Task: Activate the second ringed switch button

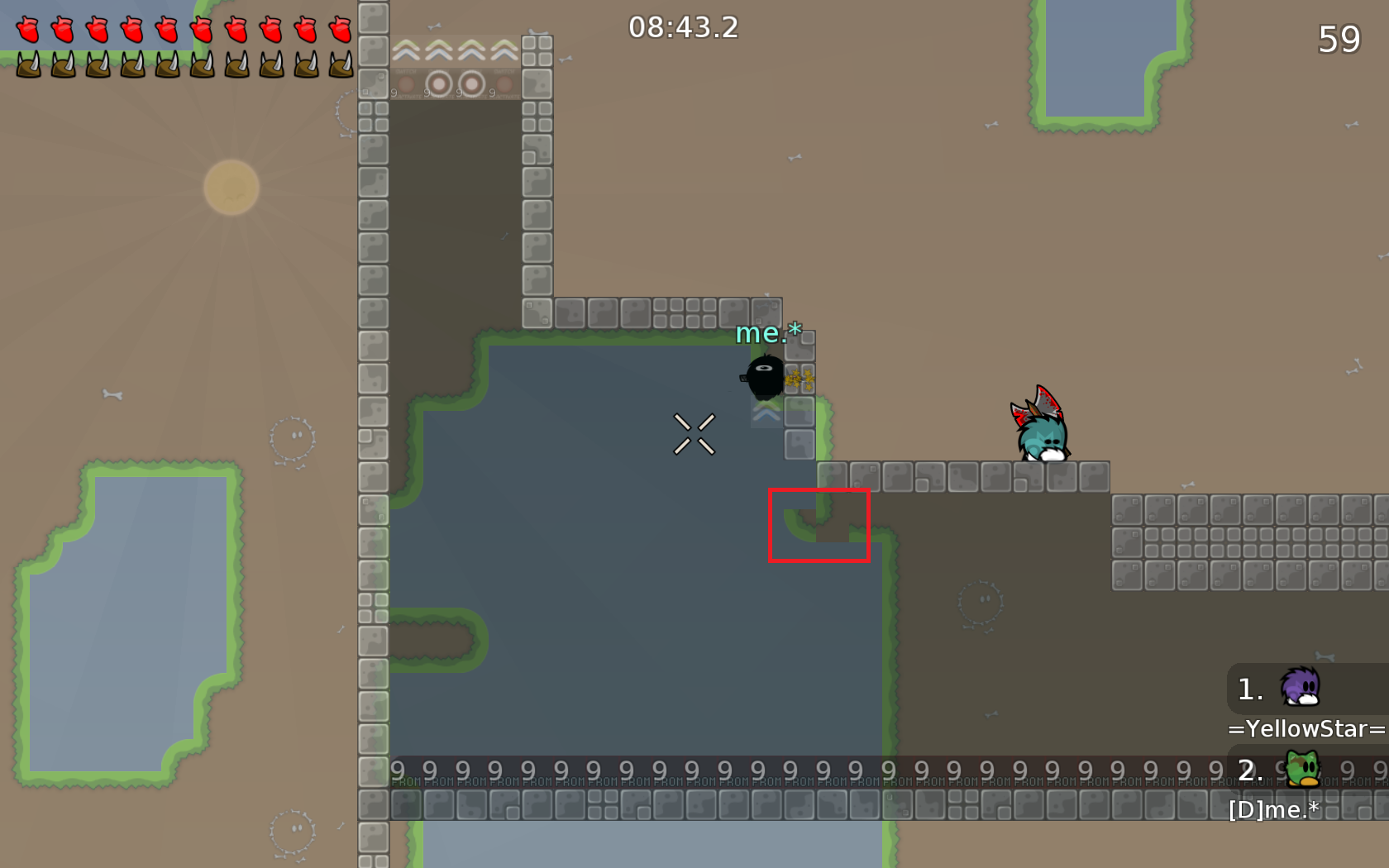Action: (471, 83)
